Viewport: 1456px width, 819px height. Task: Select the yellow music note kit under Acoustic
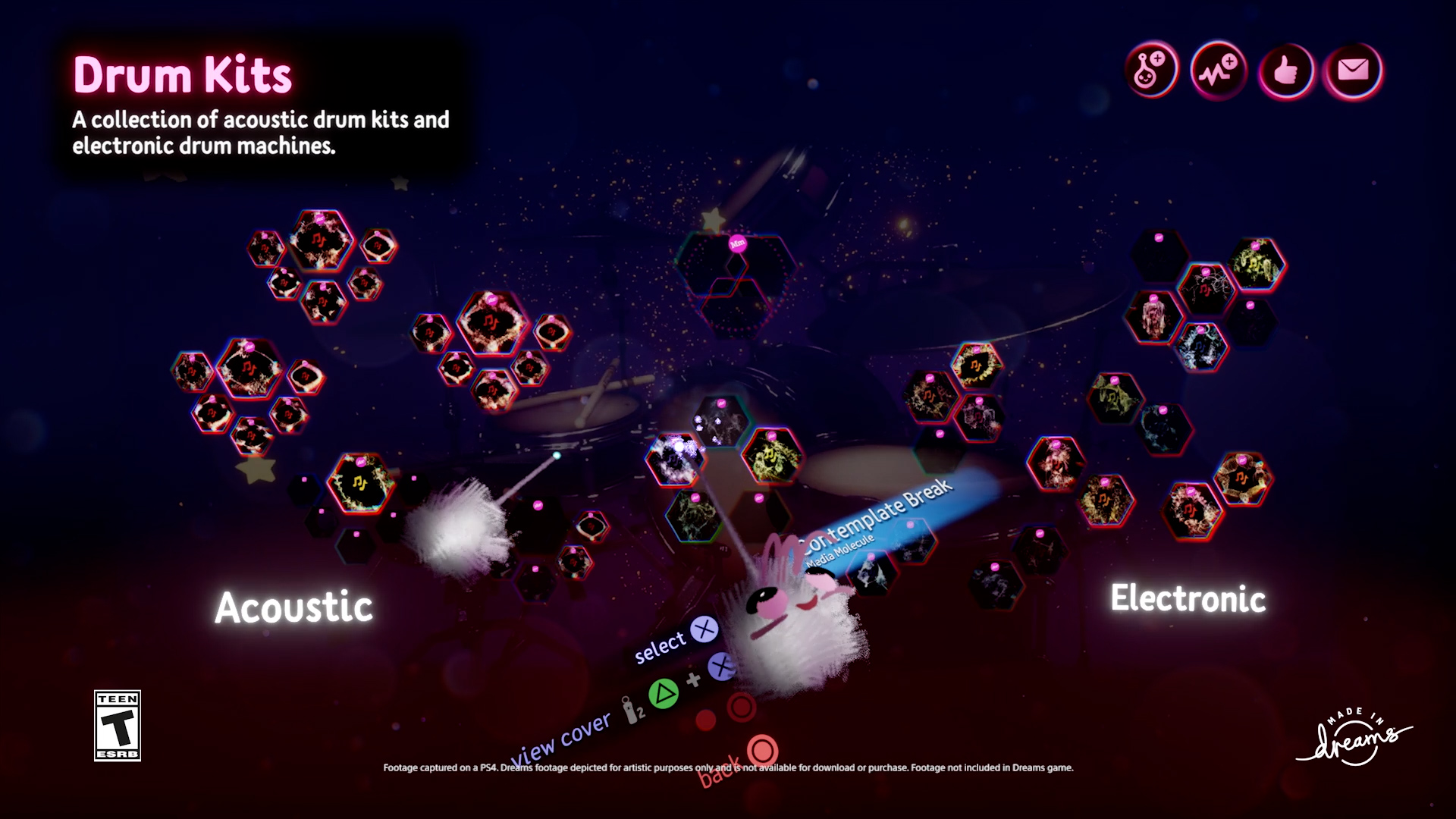coord(360,483)
